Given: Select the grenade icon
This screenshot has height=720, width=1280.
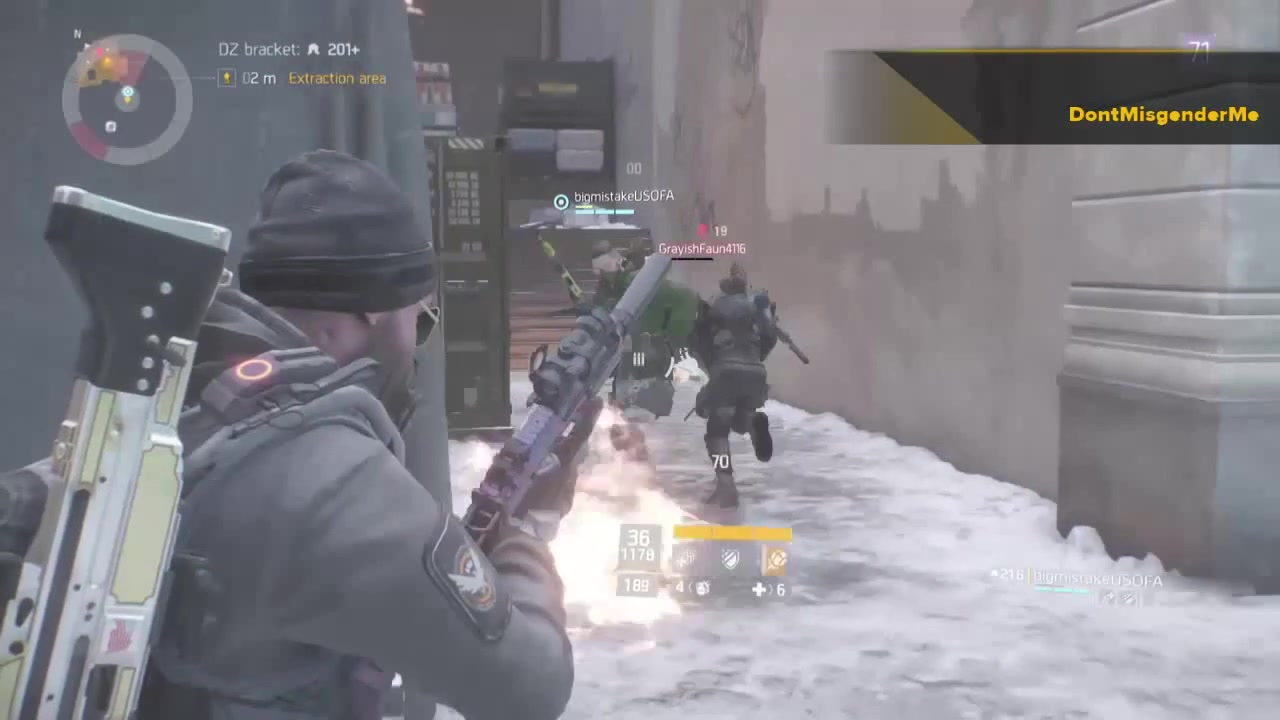Looking at the screenshot, I should (703, 589).
